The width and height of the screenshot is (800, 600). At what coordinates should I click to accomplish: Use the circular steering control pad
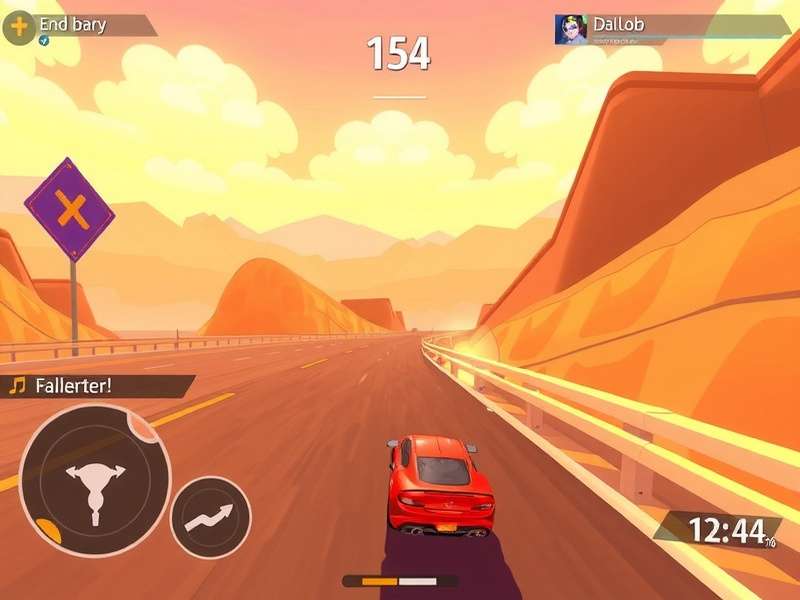tap(95, 479)
